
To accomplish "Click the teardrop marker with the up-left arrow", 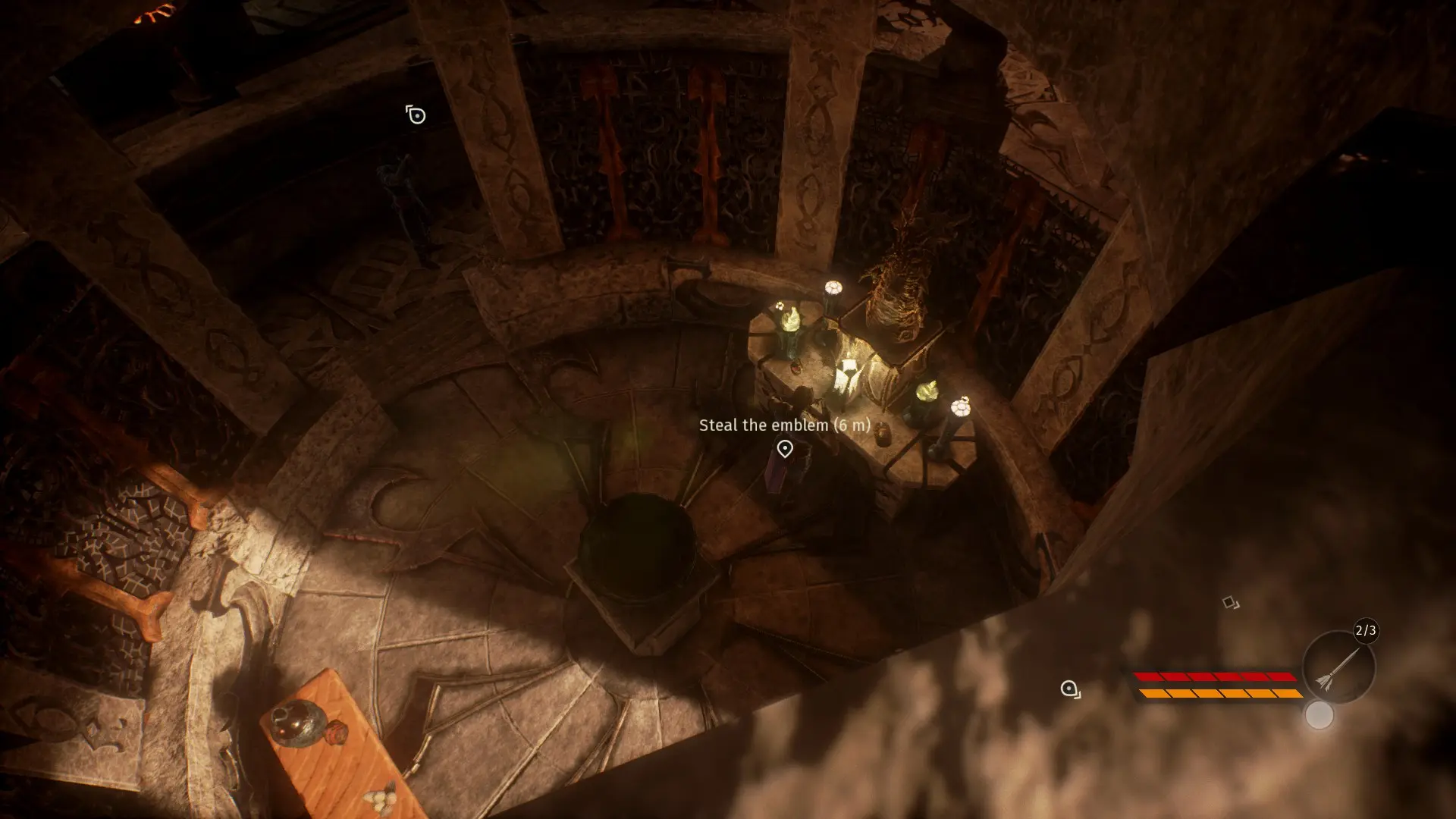I will (x=416, y=115).
